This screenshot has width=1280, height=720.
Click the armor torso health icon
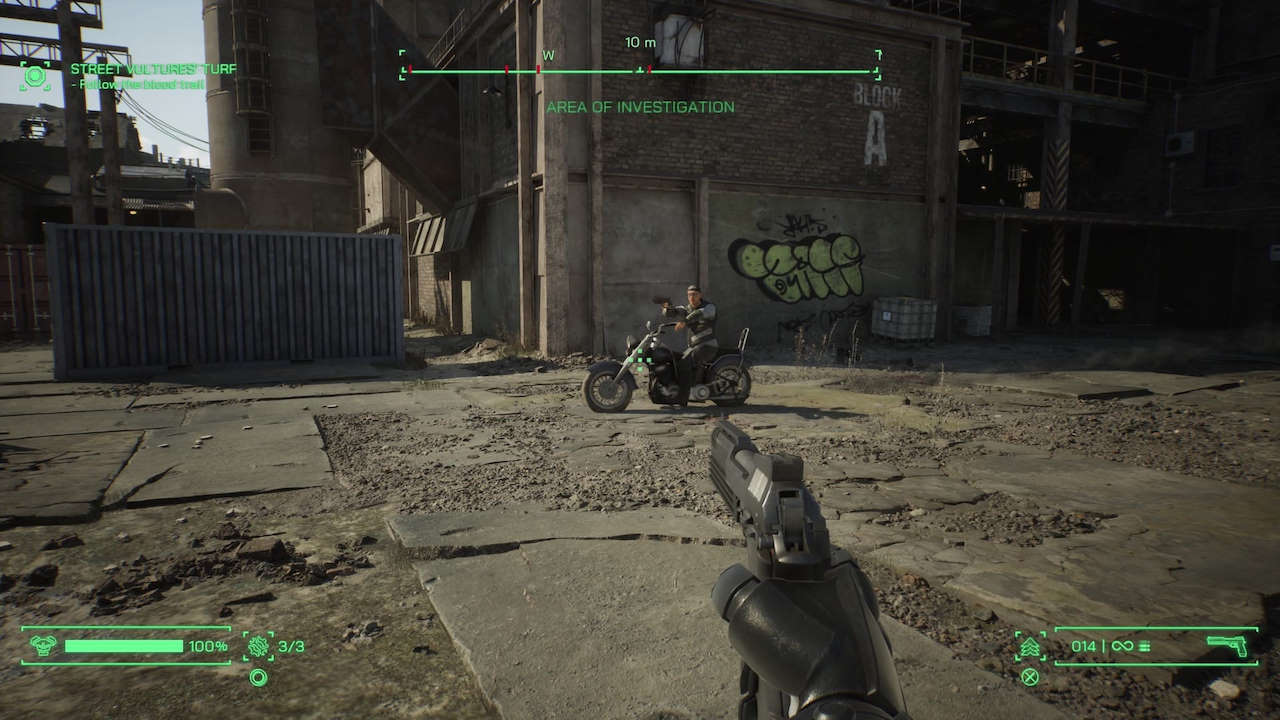[x=43, y=646]
